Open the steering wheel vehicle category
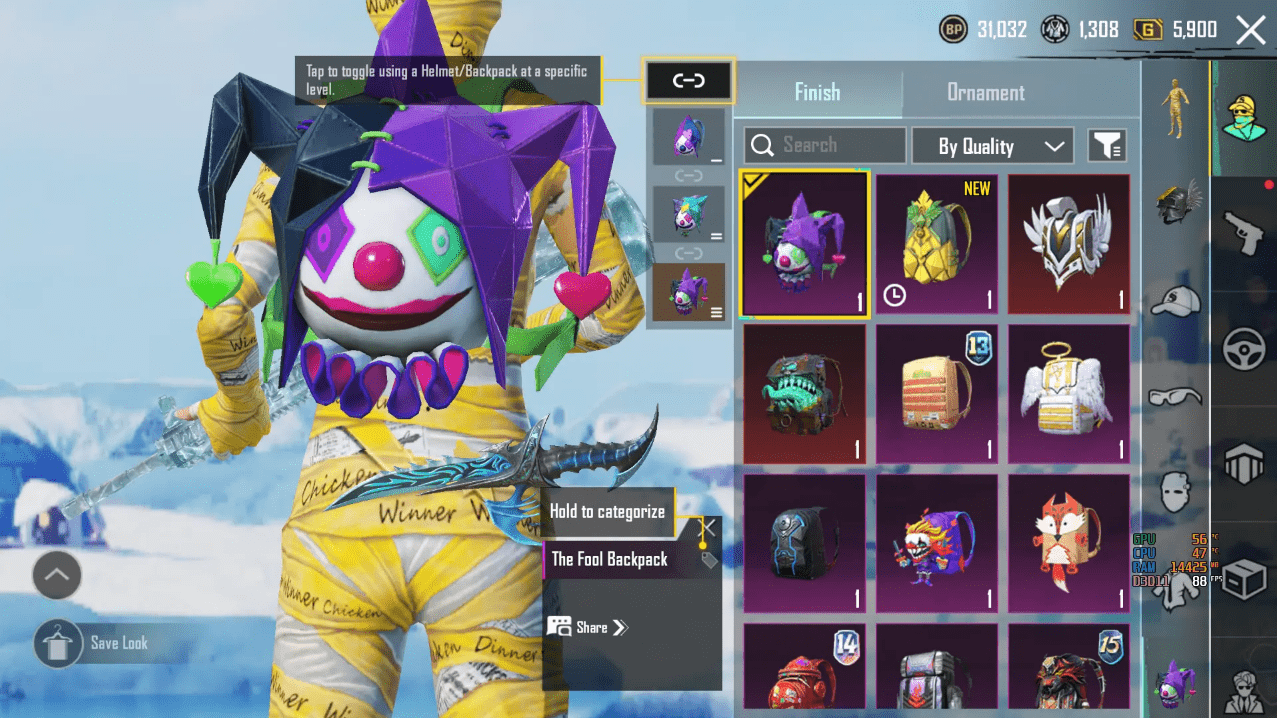The height and width of the screenshot is (718, 1277). [1244, 350]
